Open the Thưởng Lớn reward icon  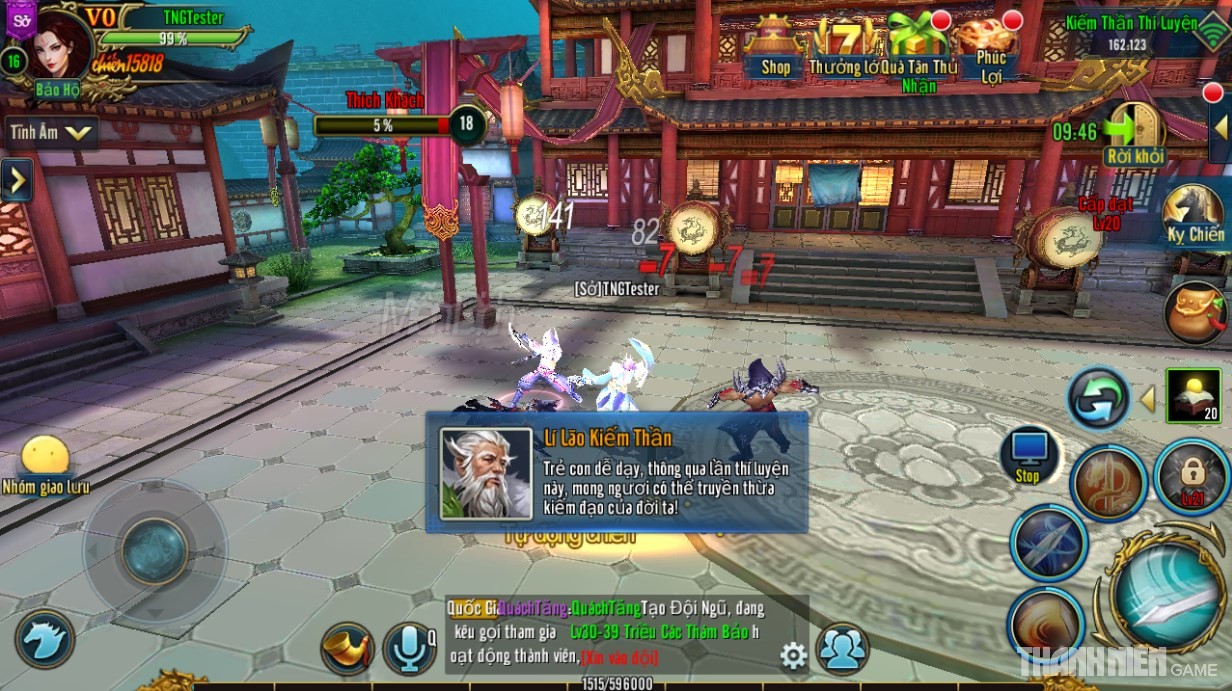point(846,47)
